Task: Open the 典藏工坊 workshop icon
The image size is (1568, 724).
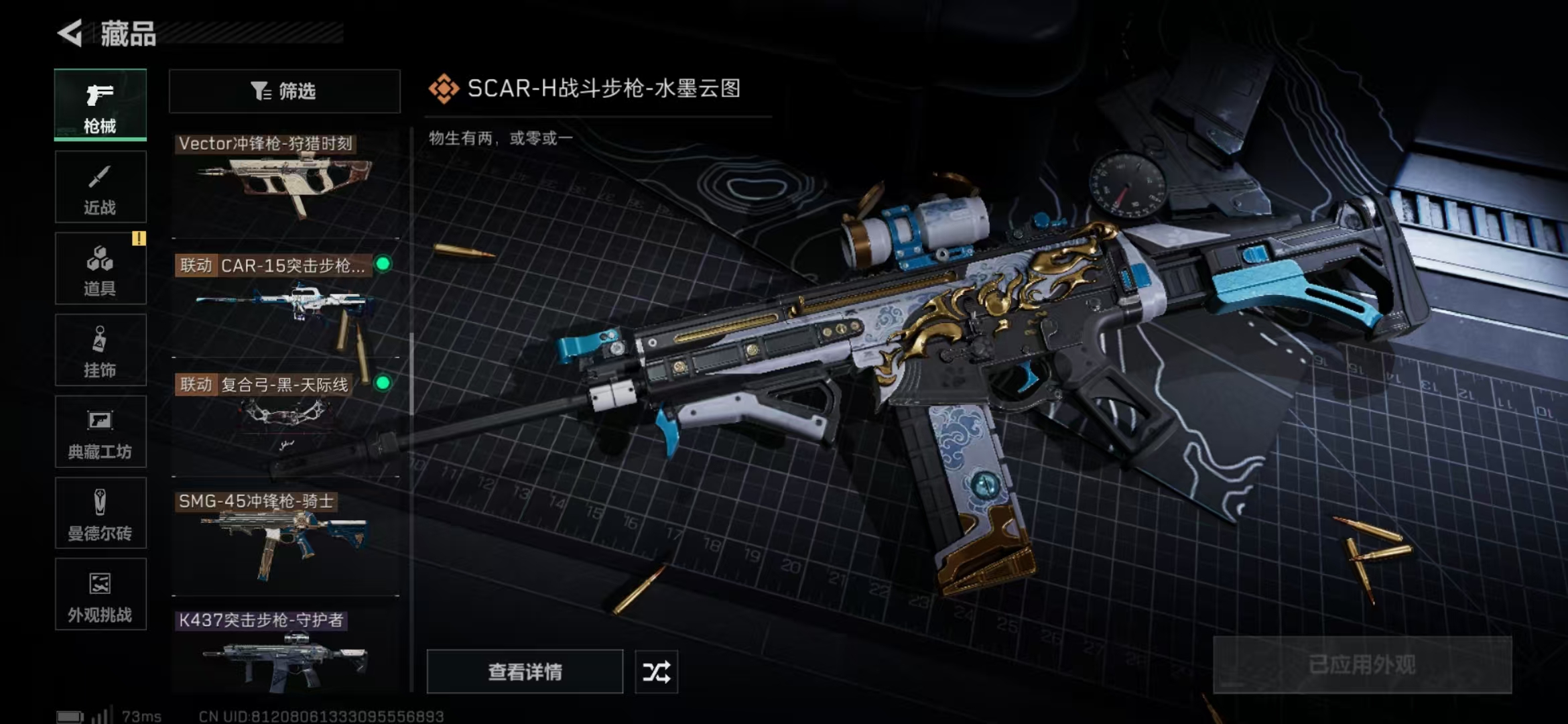Action: 99,419
